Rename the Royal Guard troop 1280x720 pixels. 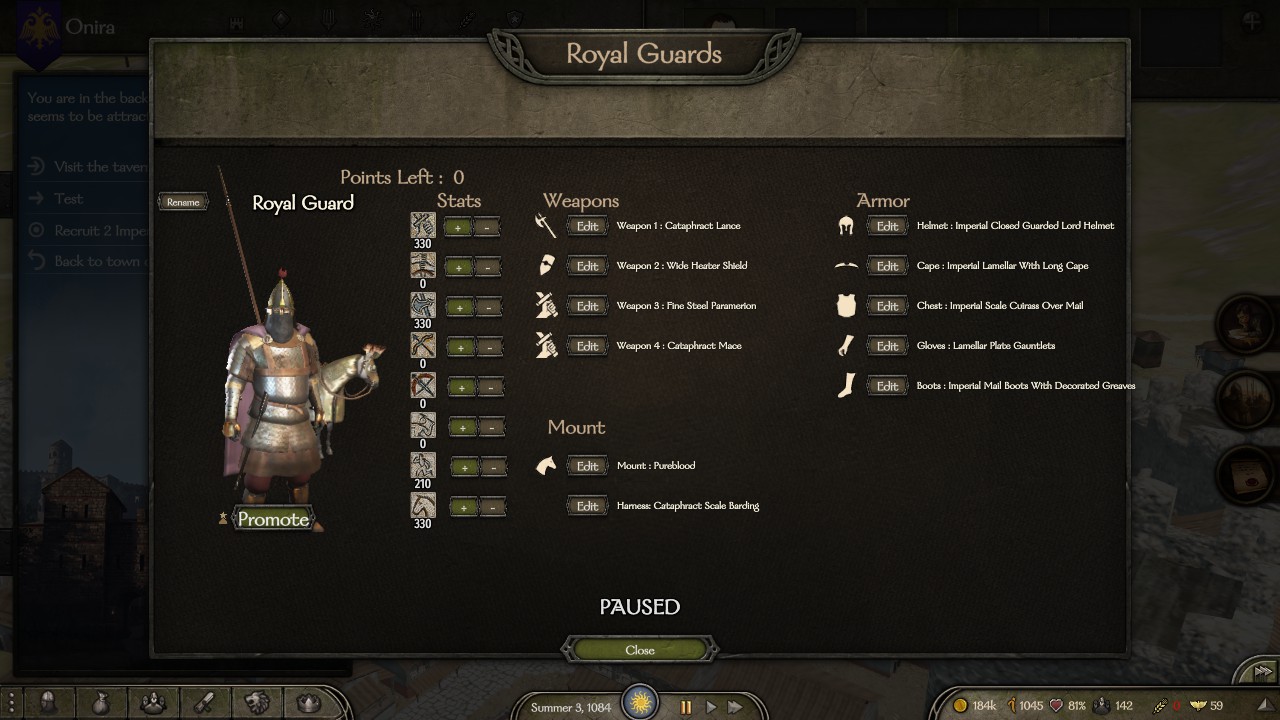tap(183, 202)
